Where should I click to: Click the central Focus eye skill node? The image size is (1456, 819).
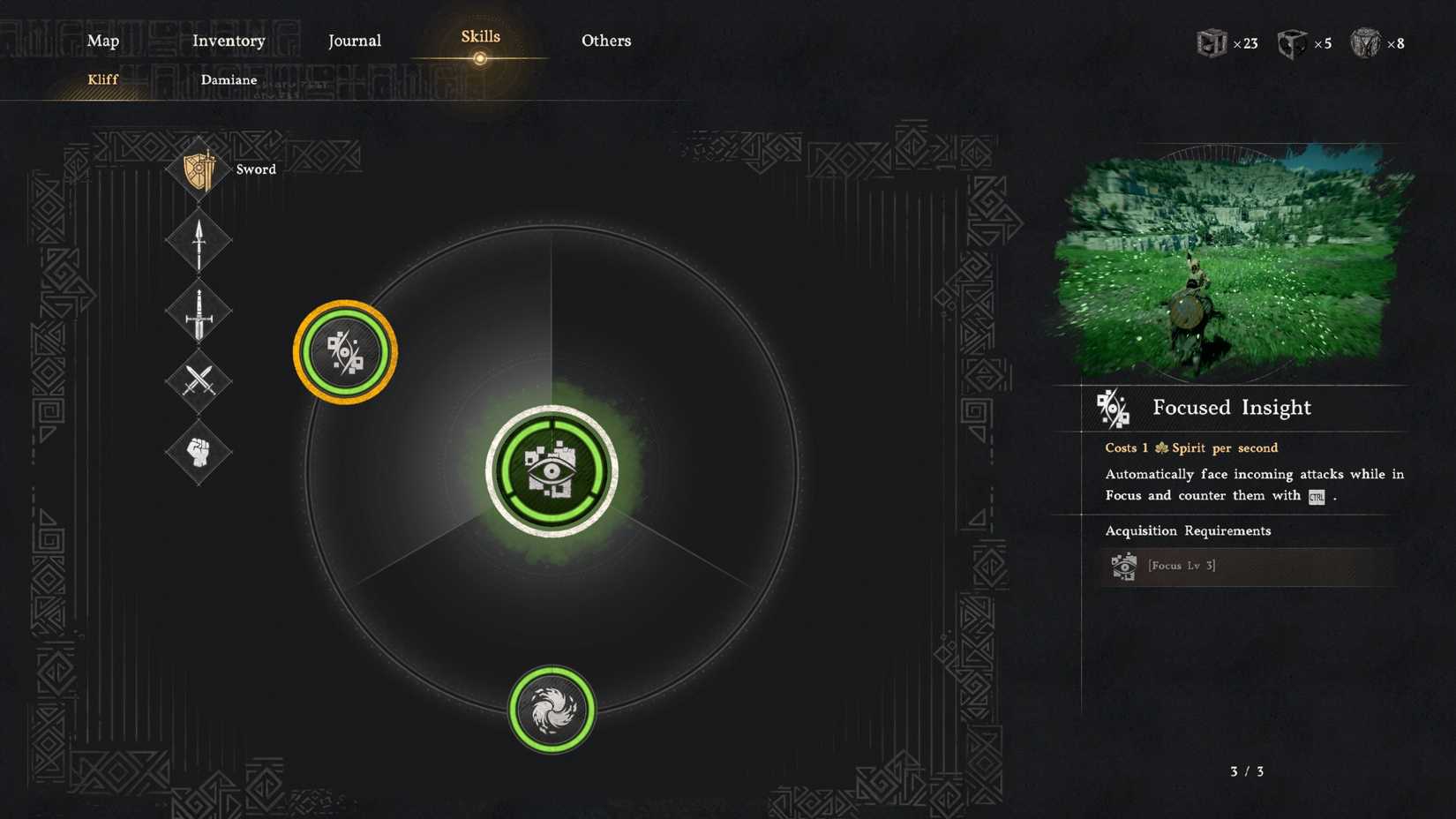click(x=552, y=470)
